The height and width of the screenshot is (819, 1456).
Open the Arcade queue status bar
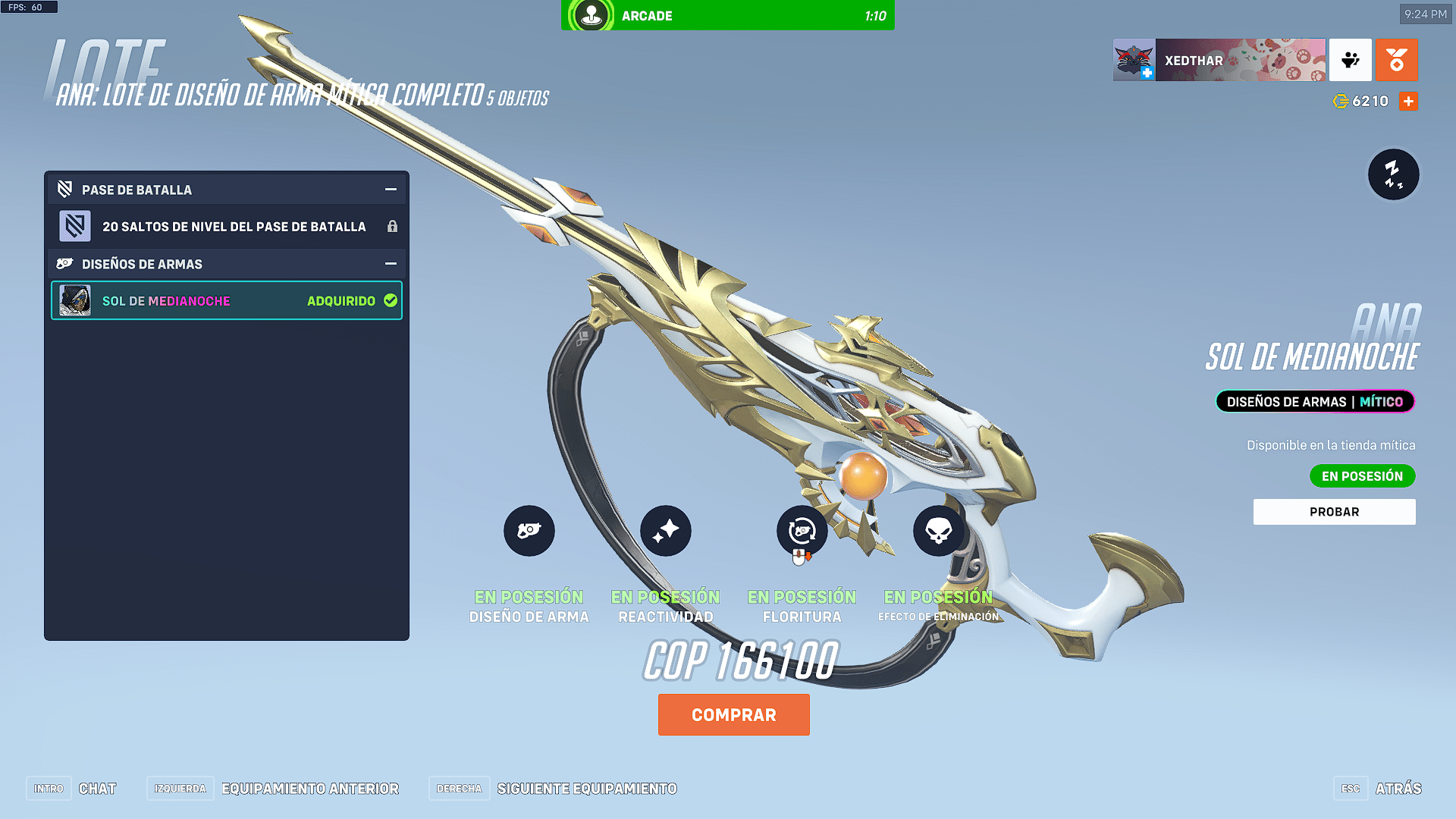click(x=727, y=15)
